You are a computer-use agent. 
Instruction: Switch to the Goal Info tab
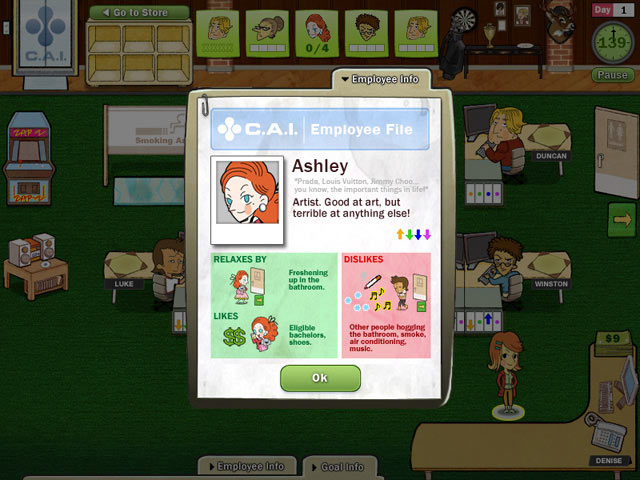(341, 466)
